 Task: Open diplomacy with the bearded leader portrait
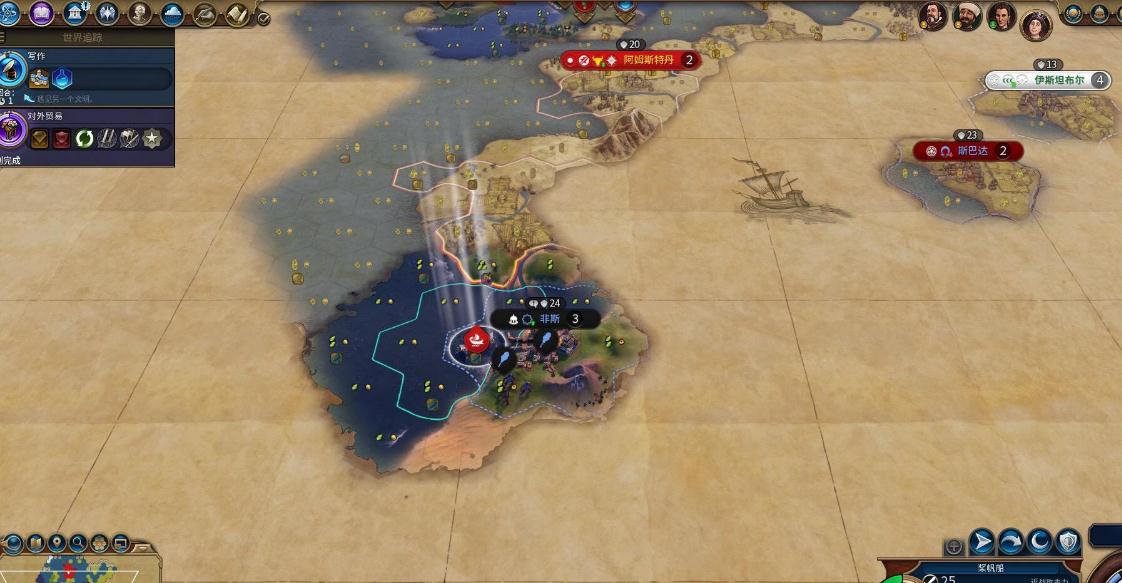coord(934,15)
